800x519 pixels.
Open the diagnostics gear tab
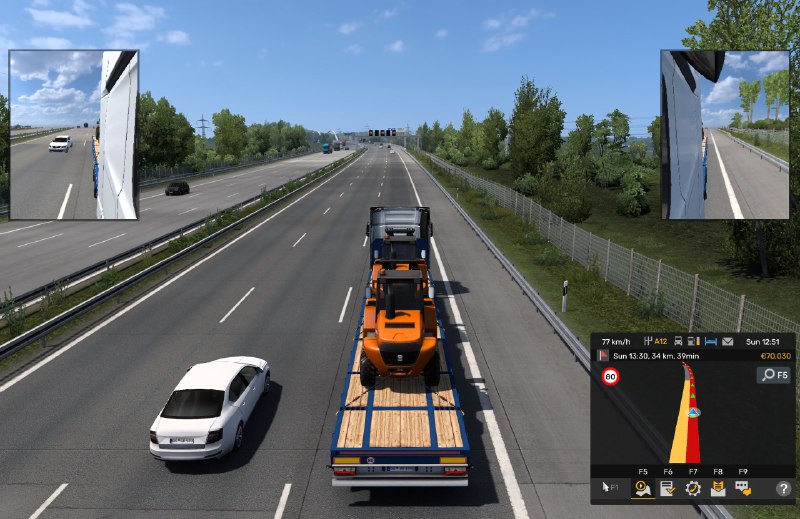click(692, 488)
